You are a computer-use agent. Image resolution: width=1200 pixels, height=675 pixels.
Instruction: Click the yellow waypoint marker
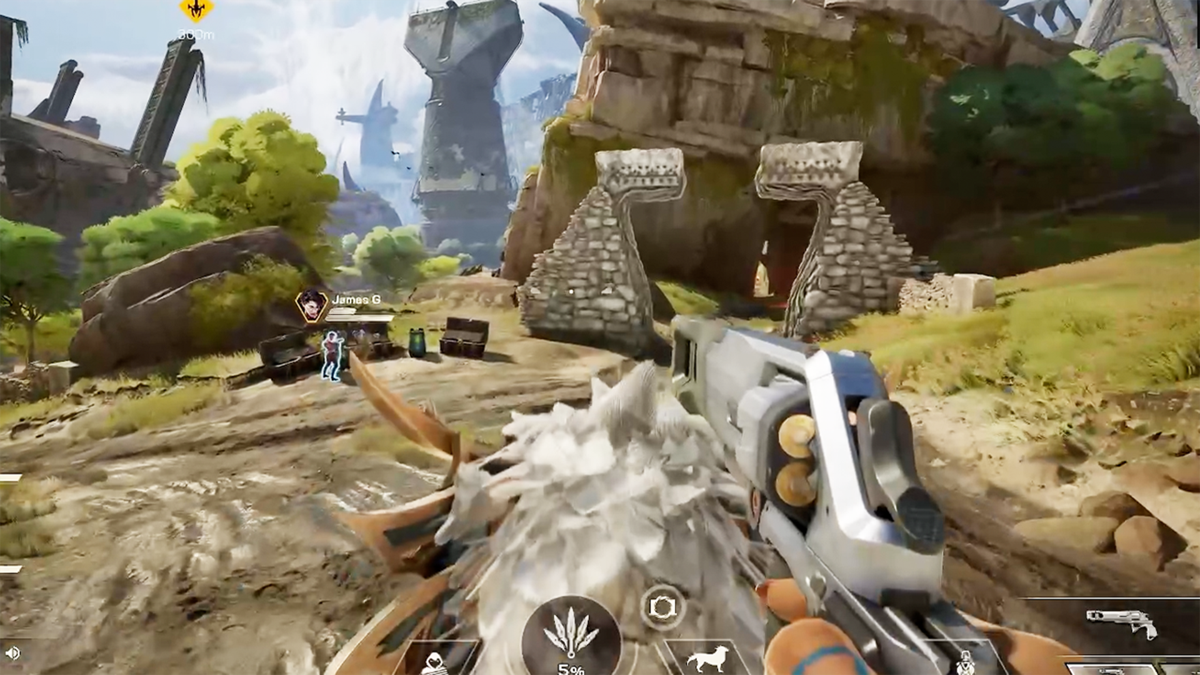pyautogui.click(x=196, y=10)
